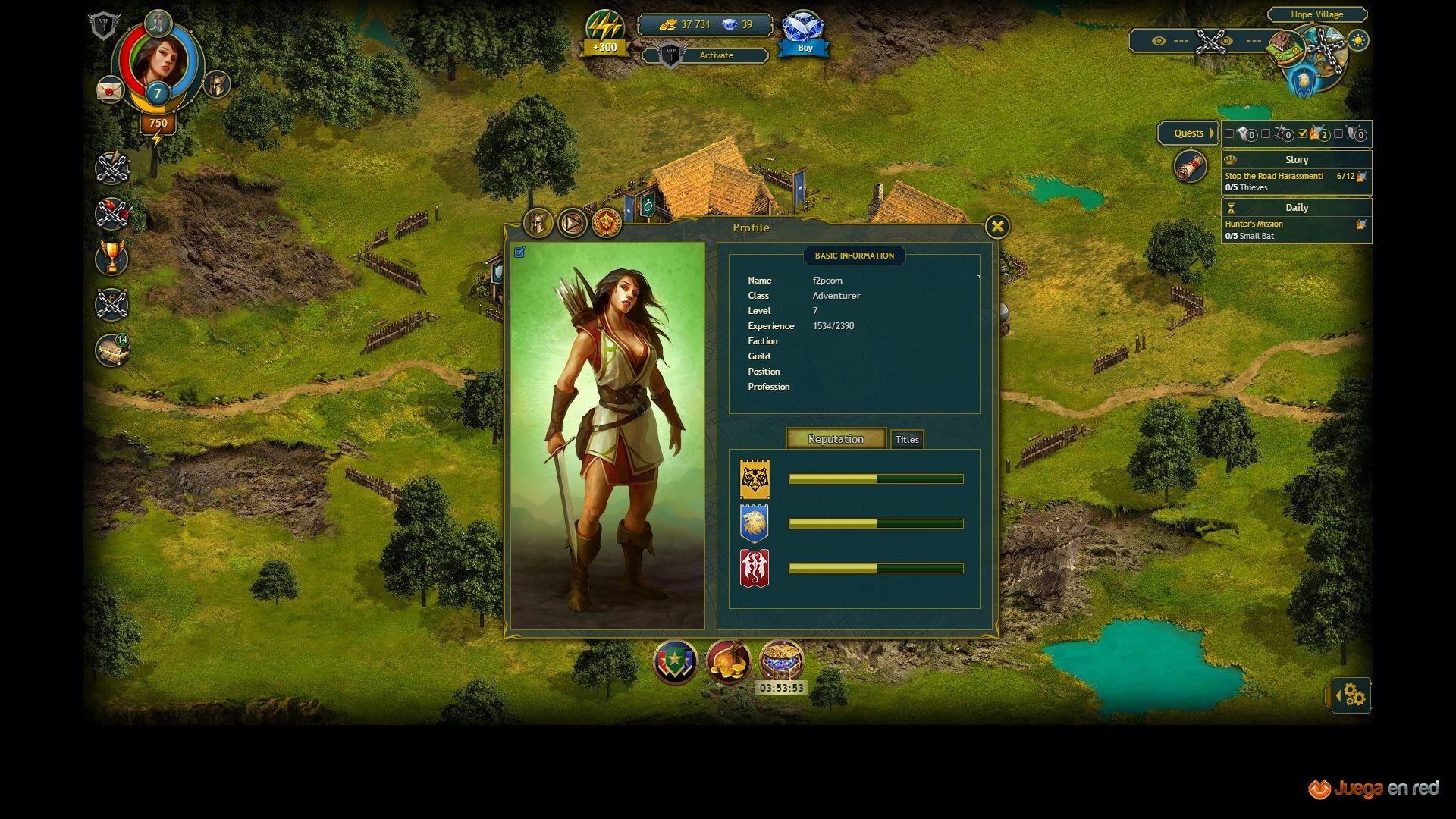Open the settings gears button

1354,695
